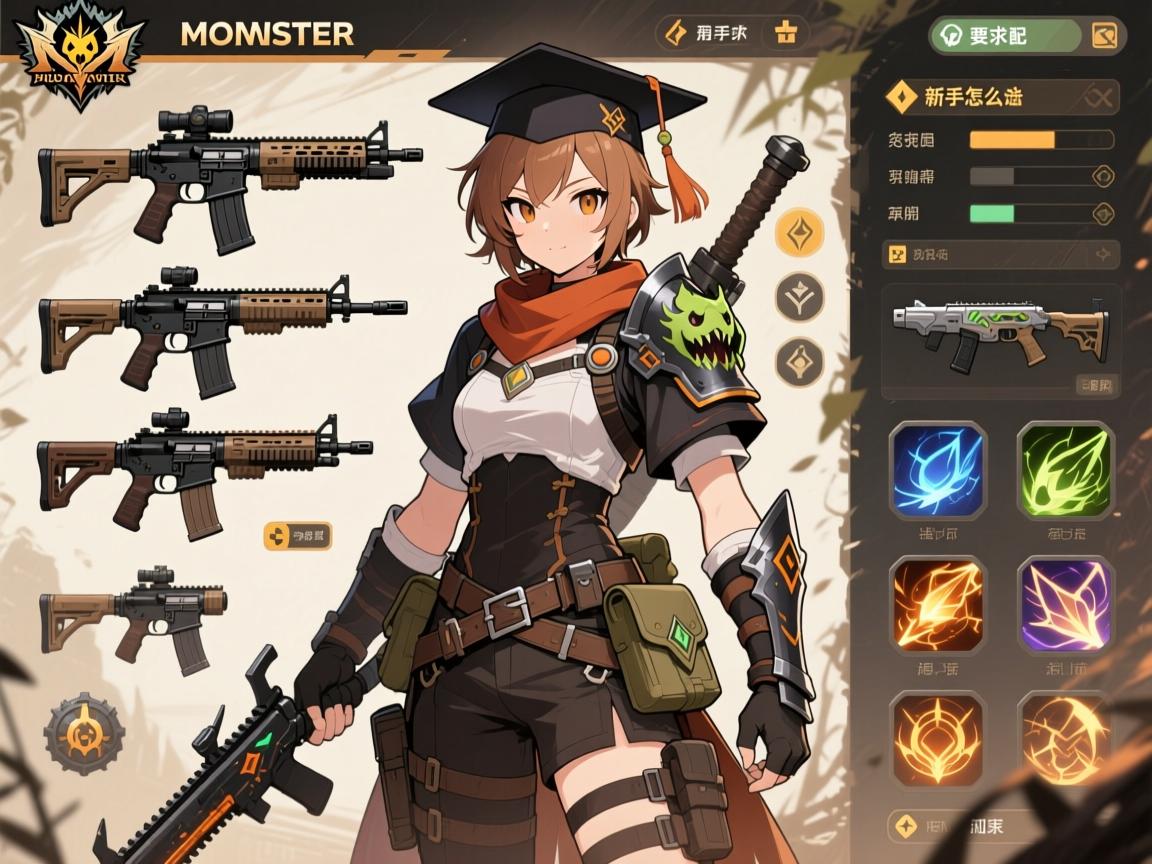Select the top button with the orange diamond icon

(x=706, y=33)
